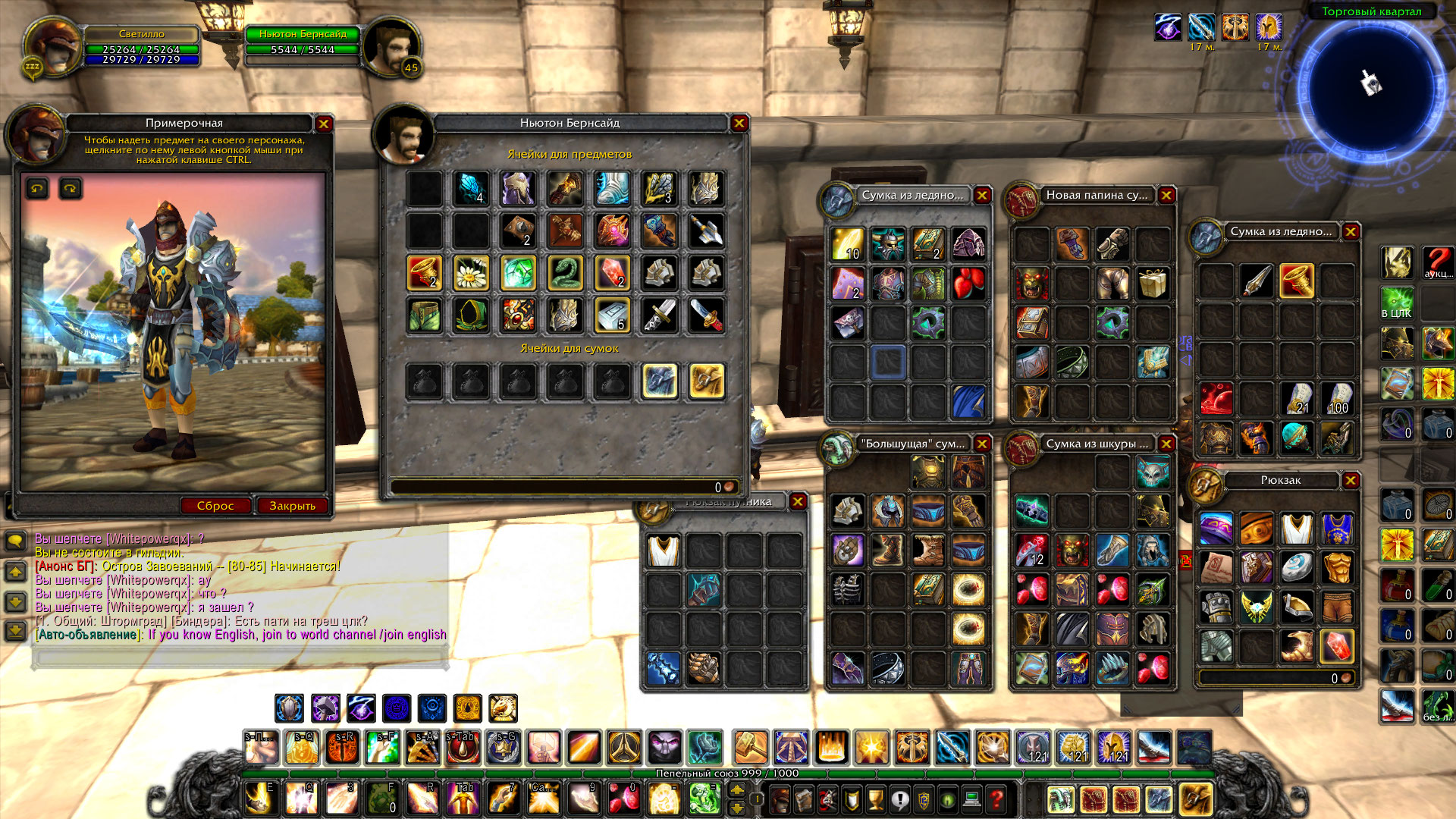Close the Рюкзак backpack window
This screenshot has height=819, width=1456.
1351,480
